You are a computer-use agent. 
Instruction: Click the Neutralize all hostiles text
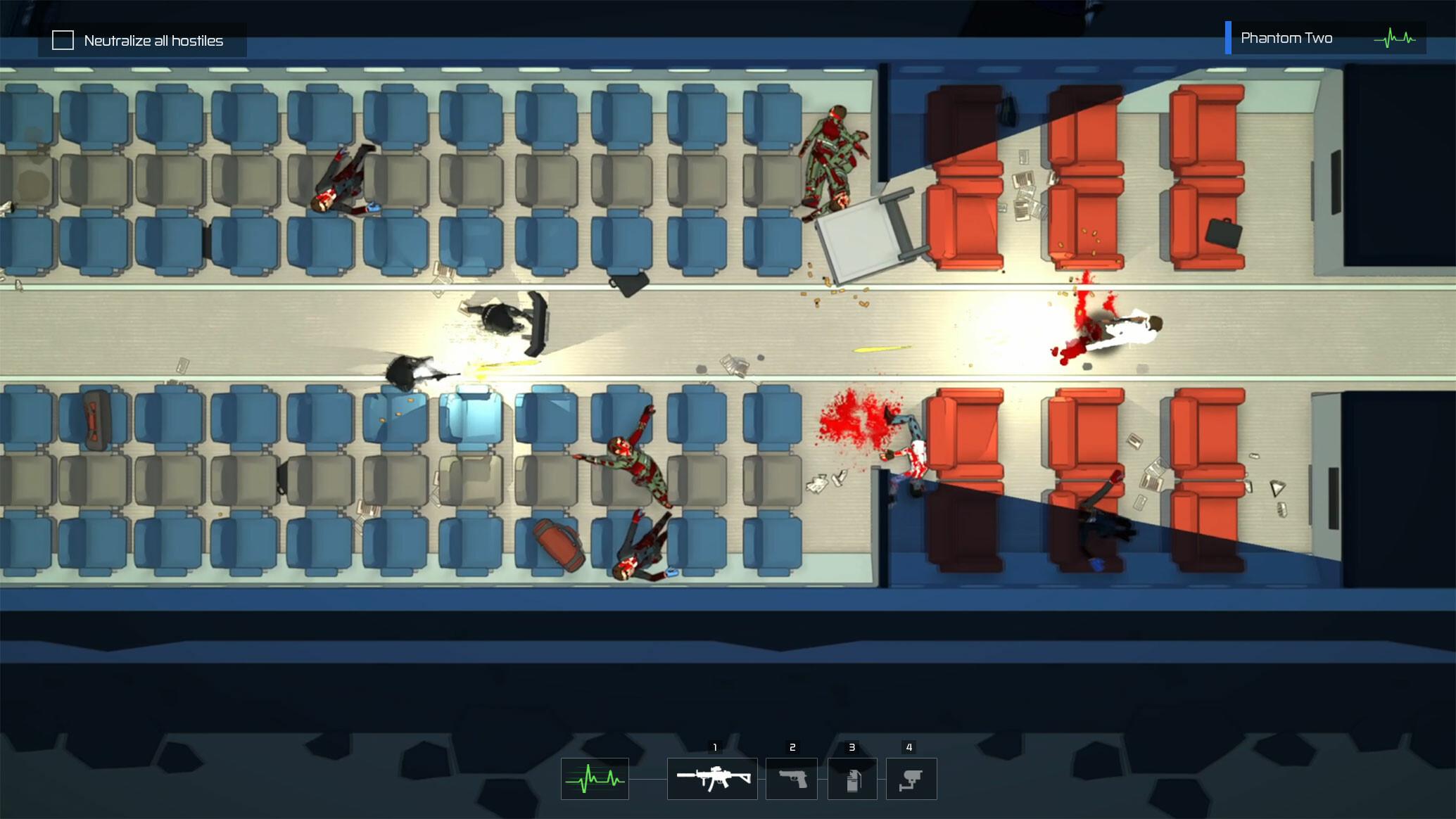[x=153, y=41]
